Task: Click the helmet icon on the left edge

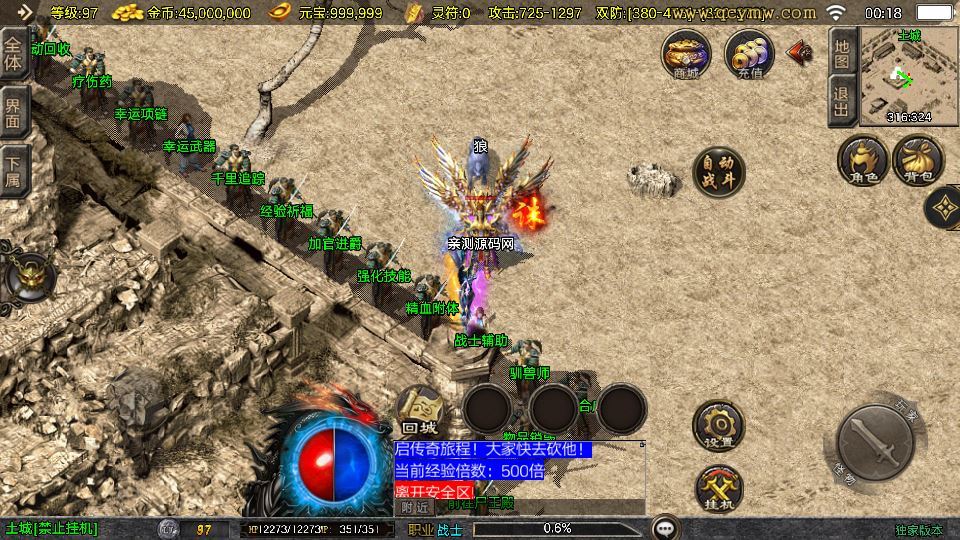Action: click(x=27, y=278)
